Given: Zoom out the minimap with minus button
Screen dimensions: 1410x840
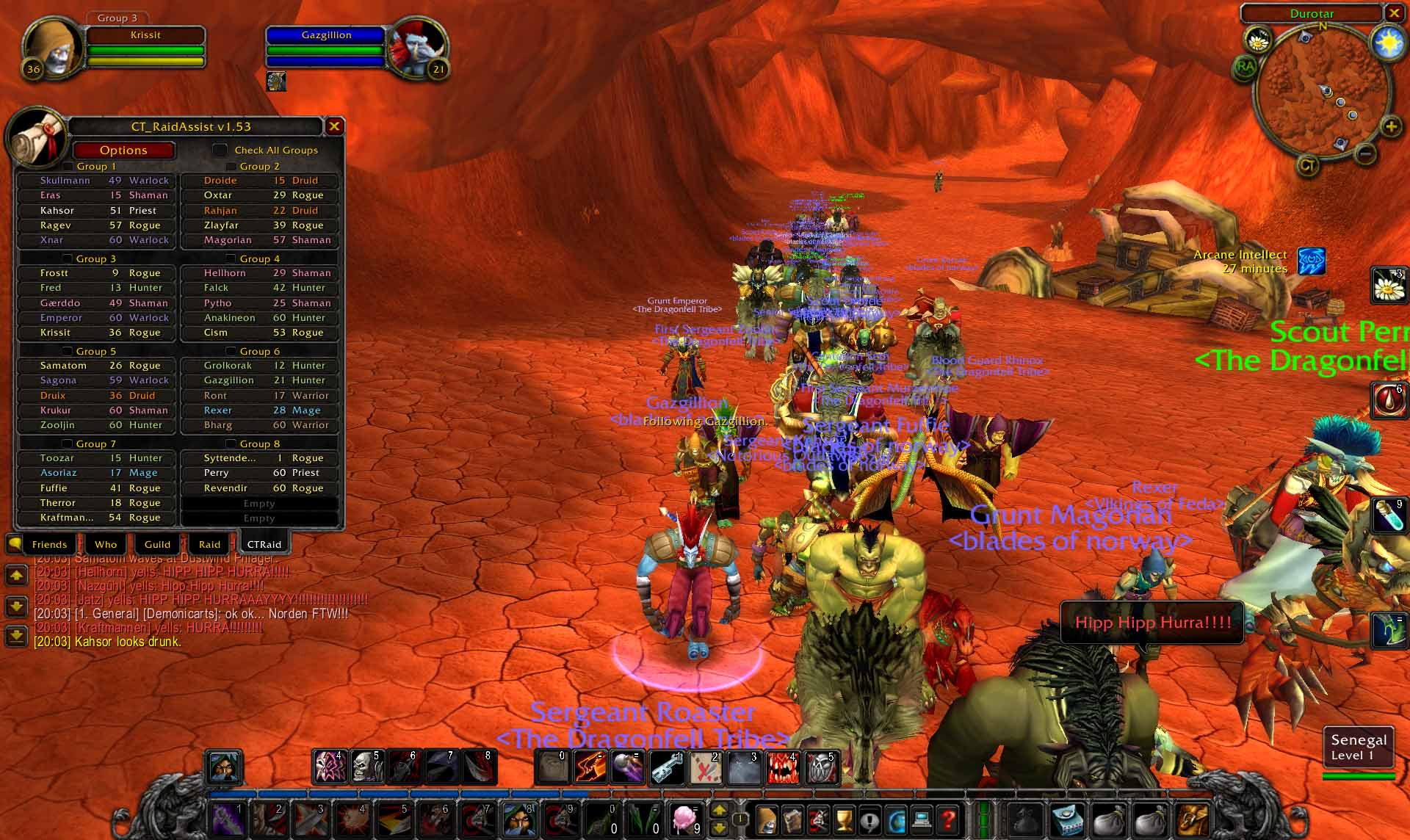Looking at the screenshot, I should click(1366, 154).
